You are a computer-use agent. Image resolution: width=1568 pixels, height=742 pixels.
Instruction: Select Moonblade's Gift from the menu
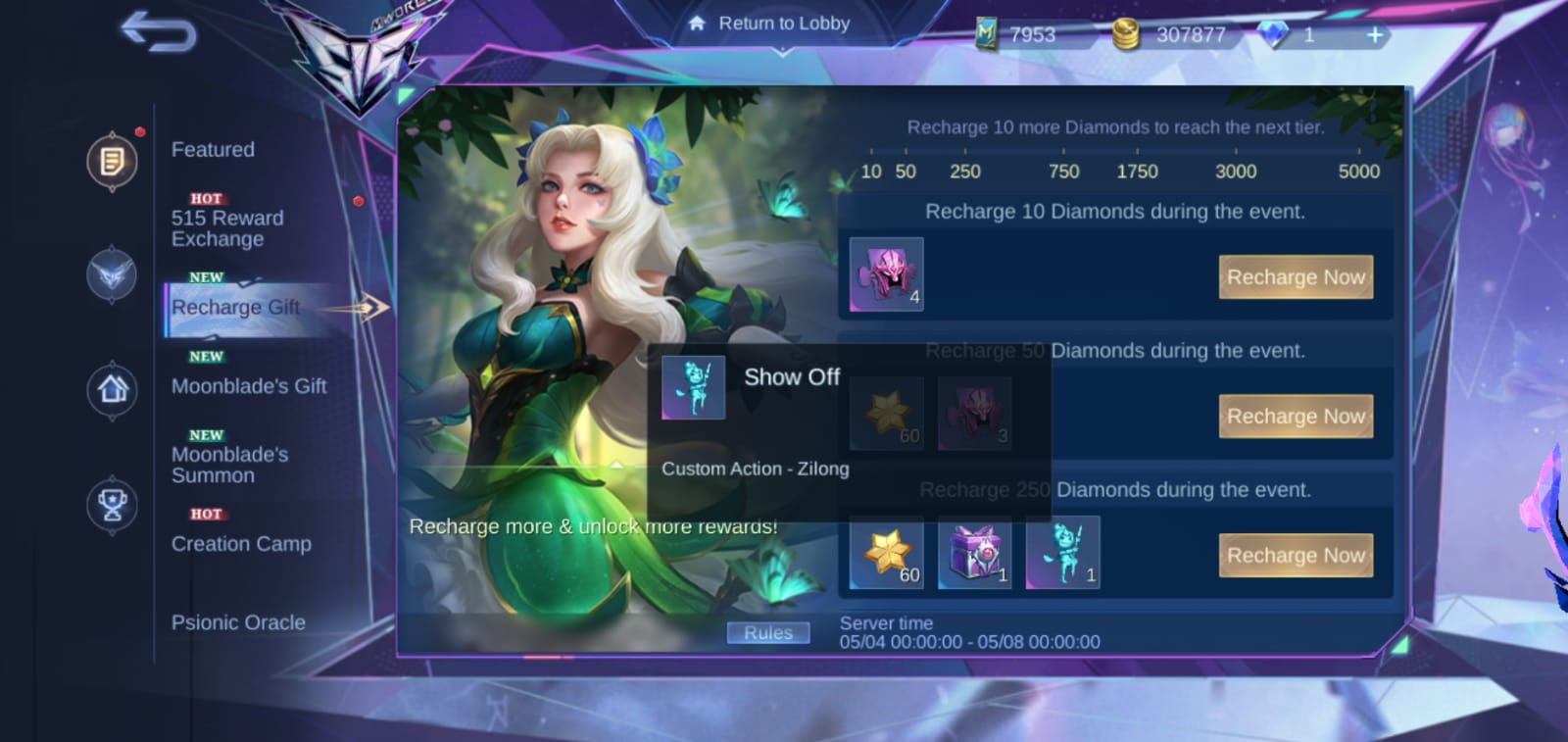tap(249, 386)
